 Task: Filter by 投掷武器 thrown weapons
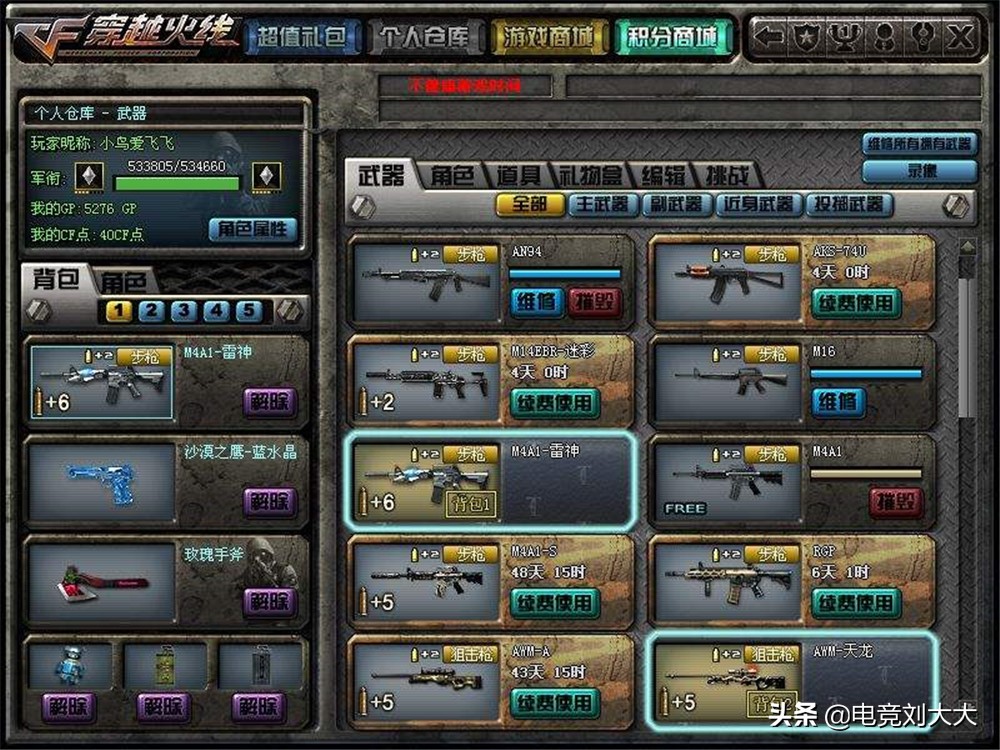(847, 205)
